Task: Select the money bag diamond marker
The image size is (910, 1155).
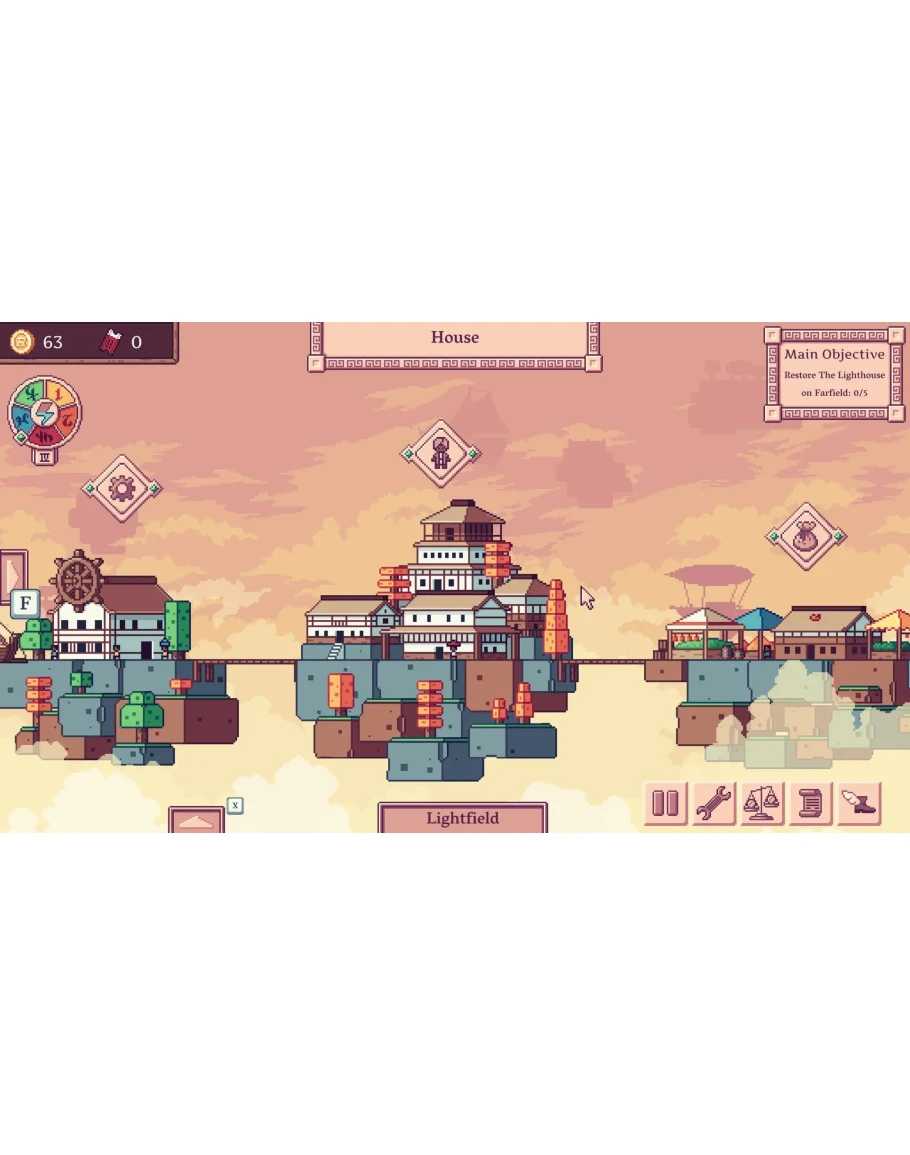Action: tap(806, 537)
